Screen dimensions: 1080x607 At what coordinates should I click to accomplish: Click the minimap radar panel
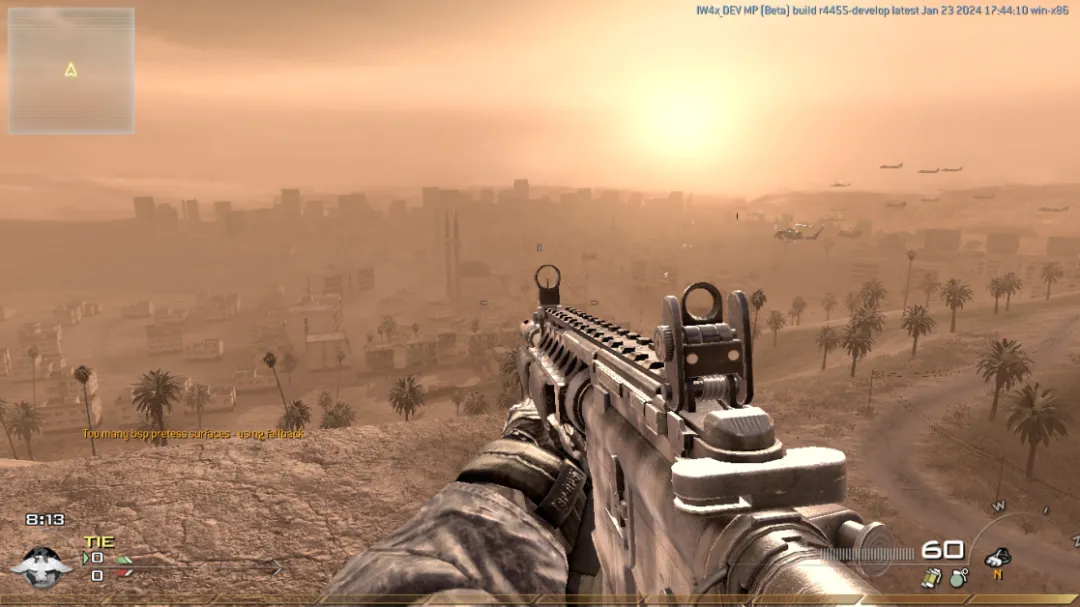[71, 71]
